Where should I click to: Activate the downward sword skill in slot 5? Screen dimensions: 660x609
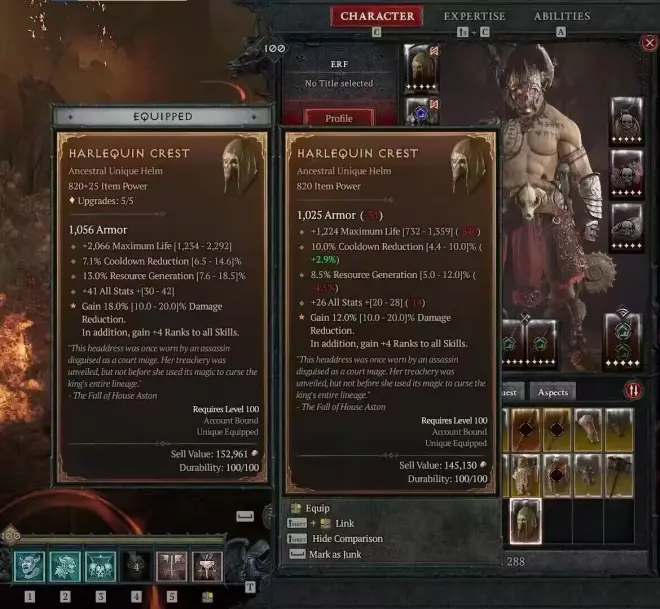(171, 567)
